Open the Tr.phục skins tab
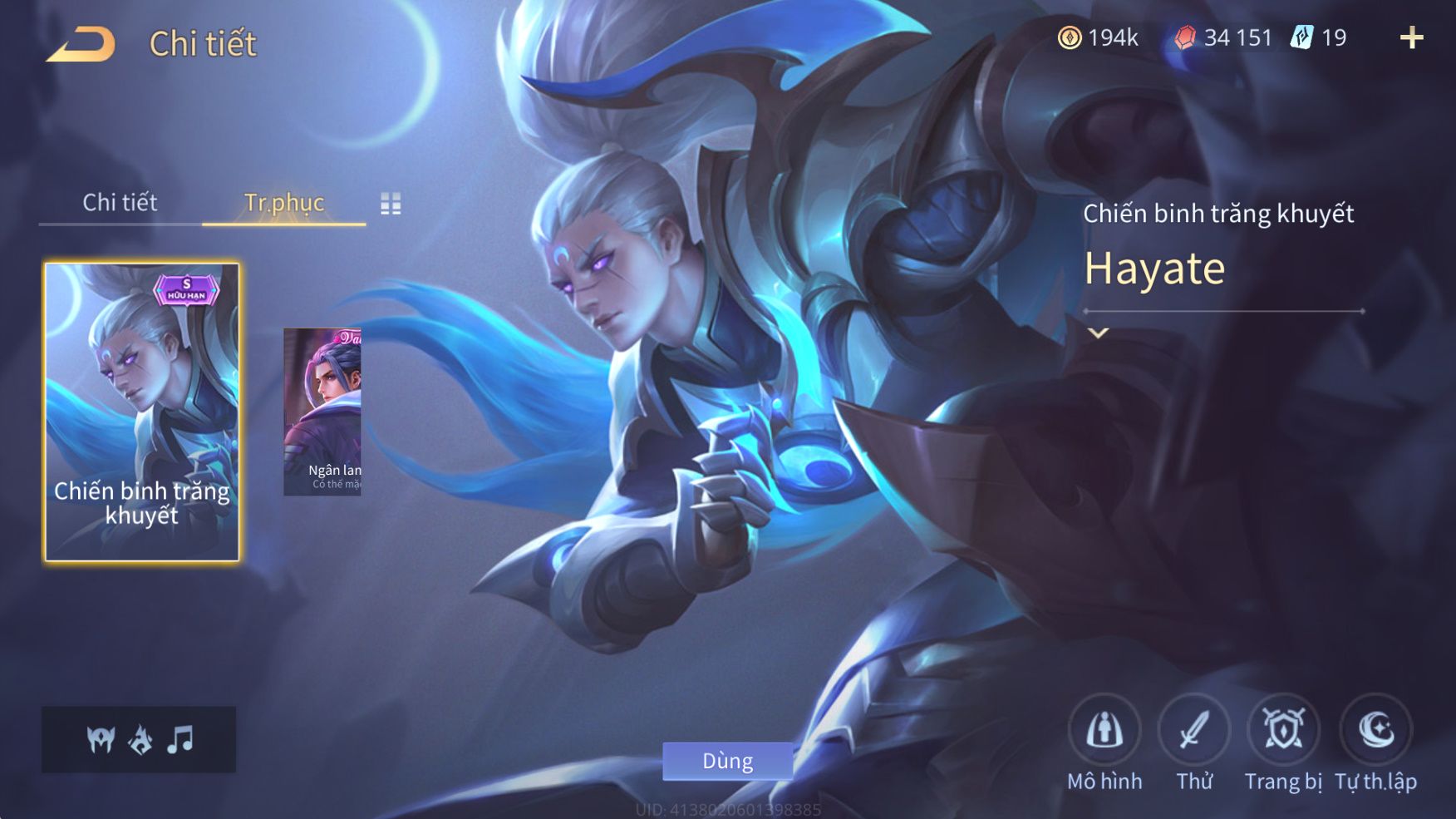This screenshot has height=819, width=1456. 283,202
